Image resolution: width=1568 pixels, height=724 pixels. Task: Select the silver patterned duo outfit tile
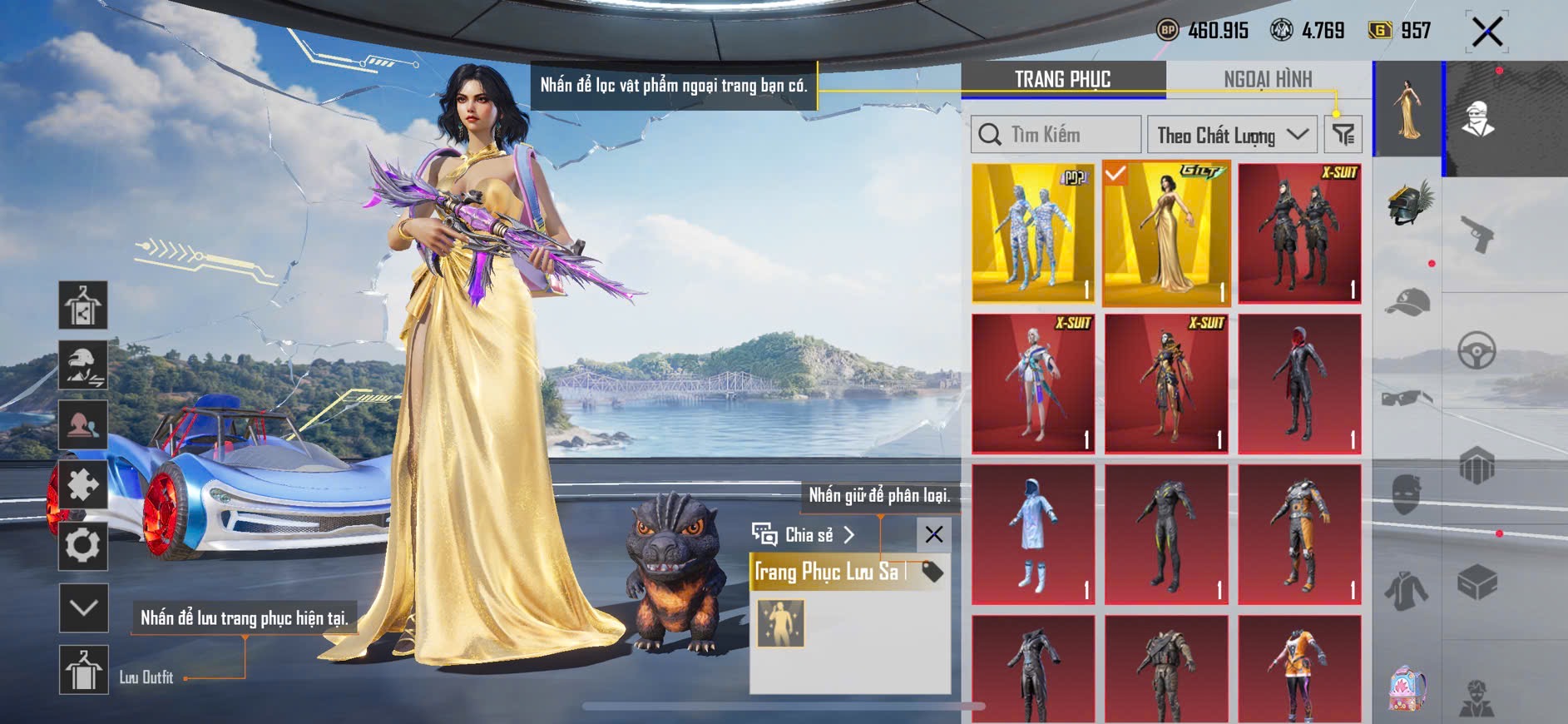(x=1033, y=234)
